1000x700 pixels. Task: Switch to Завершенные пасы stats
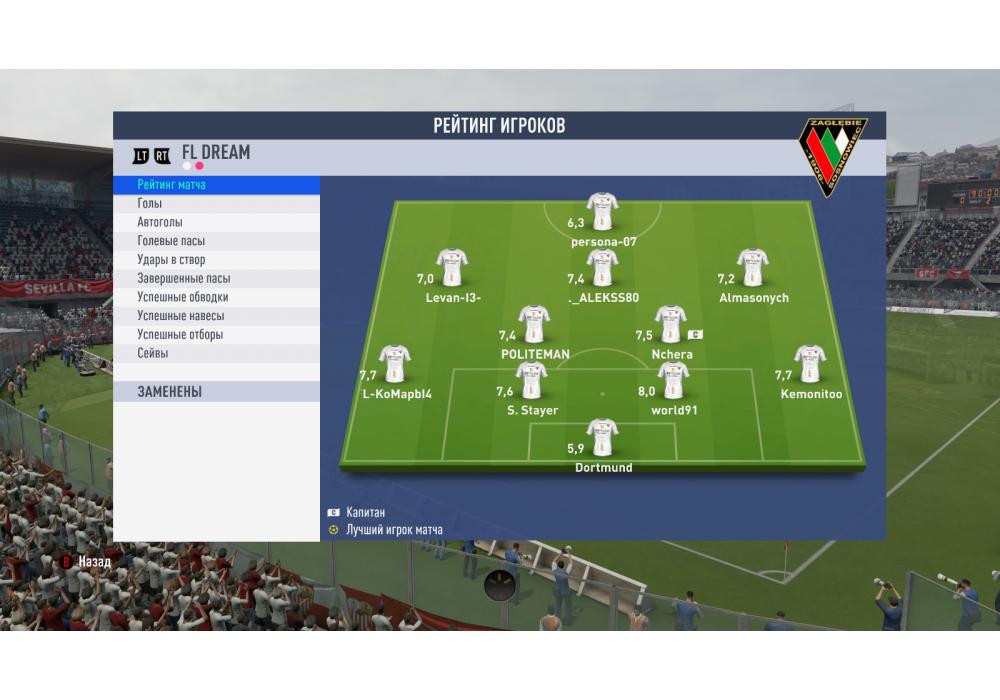tap(216, 279)
